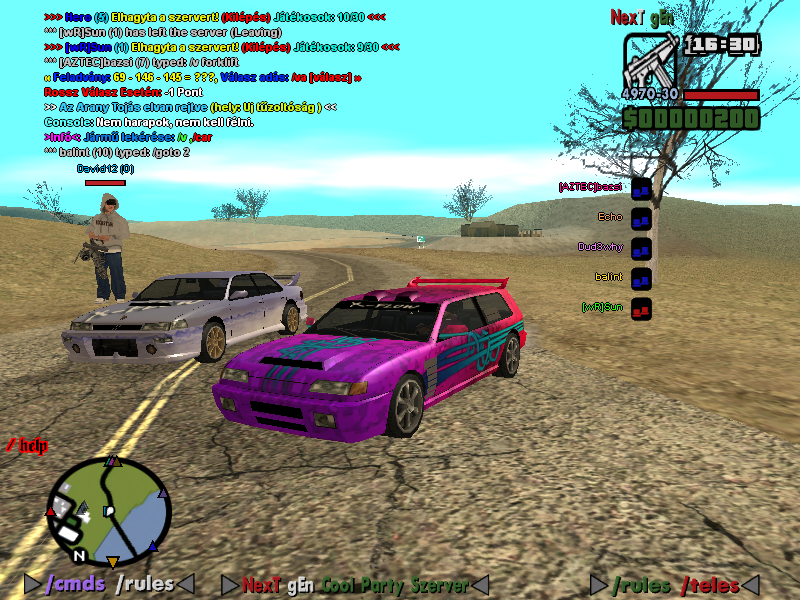Click the N north marker on radar
This screenshot has height=600, width=800.
coord(78,554)
